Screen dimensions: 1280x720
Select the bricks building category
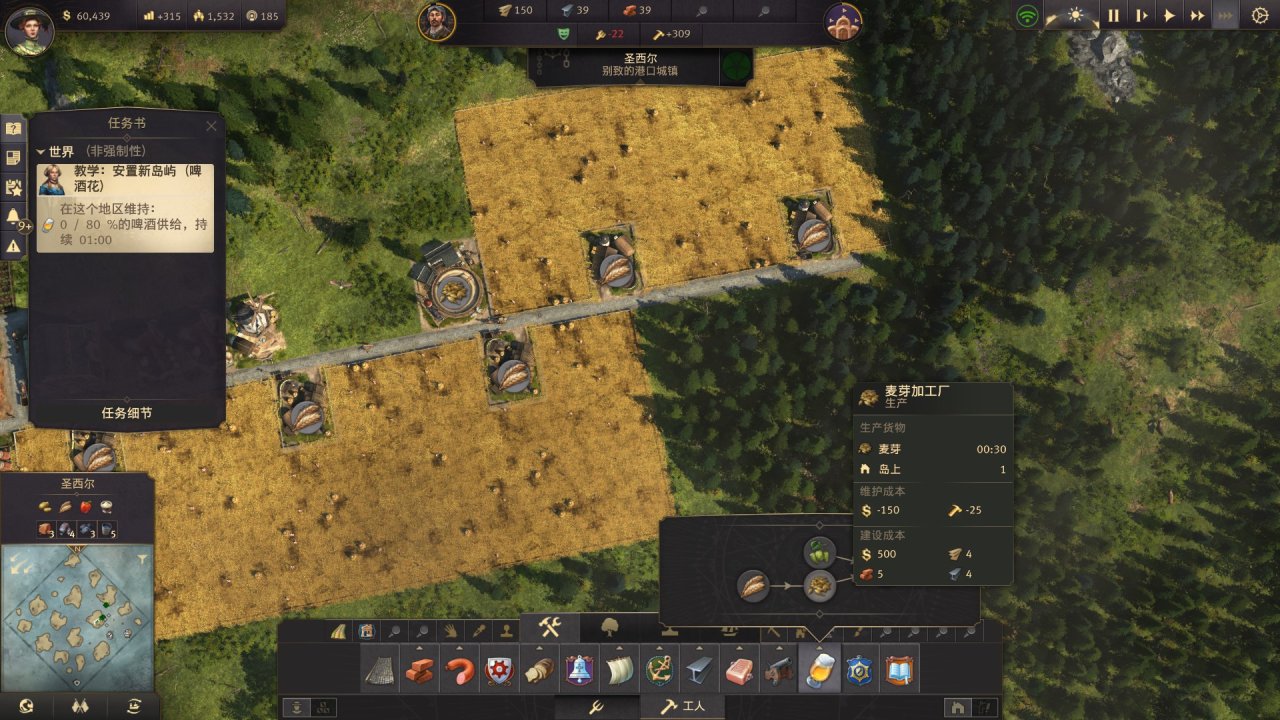point(420,670)
